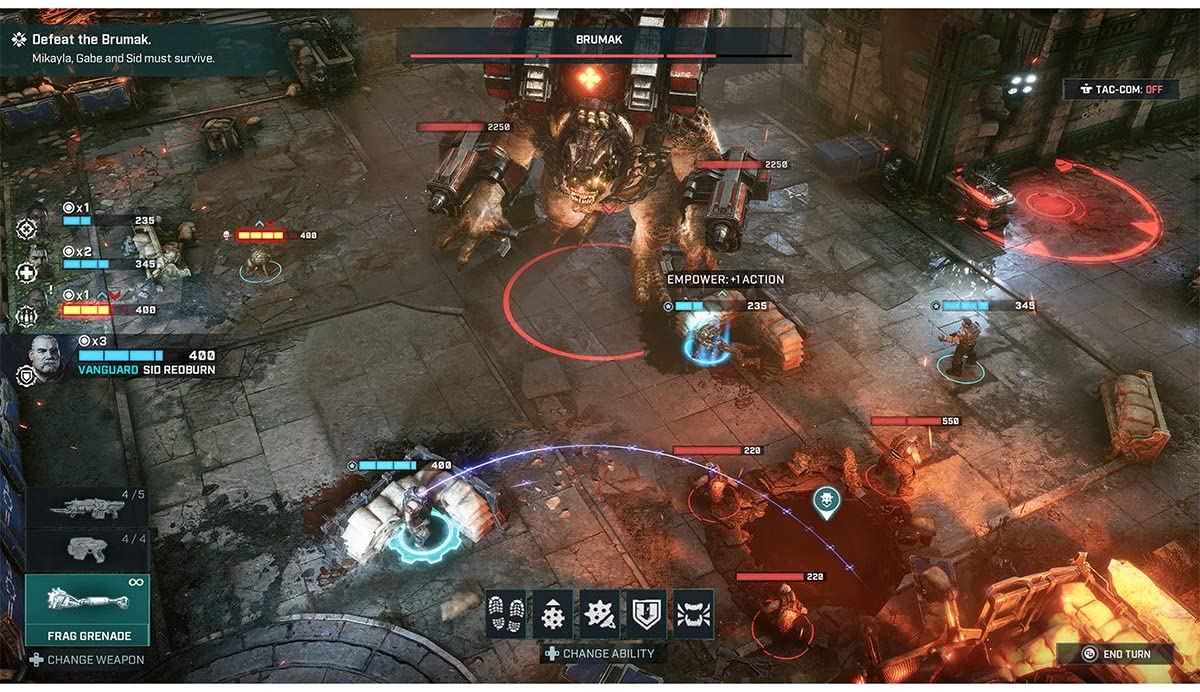The image size is (1200, 692).
Task: Choose the medic cross squad member portrait
Action: (x=30, y=270)
